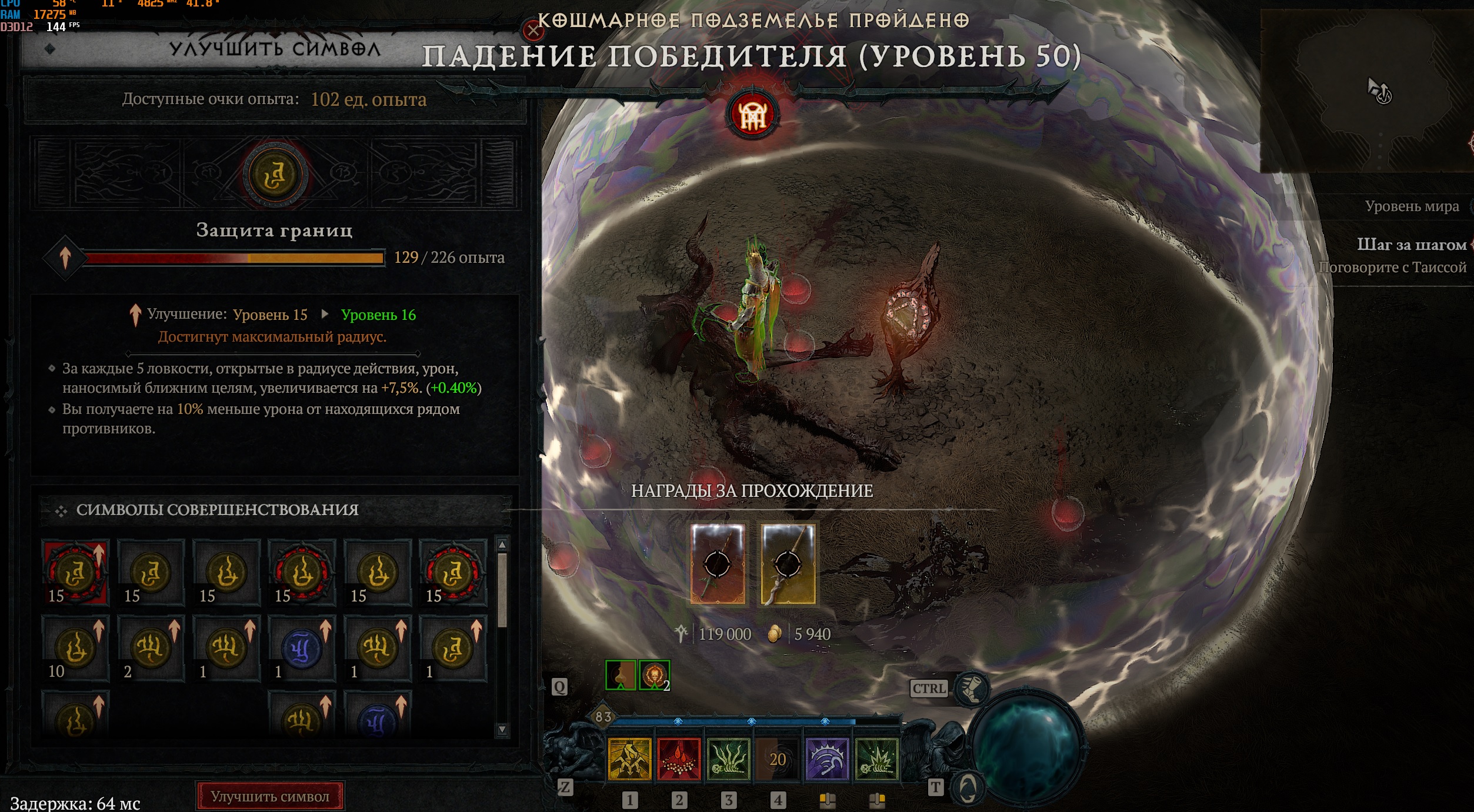Click the "Улучшить символ" upgrade button

pyautogui.click(x=270, y=796)
